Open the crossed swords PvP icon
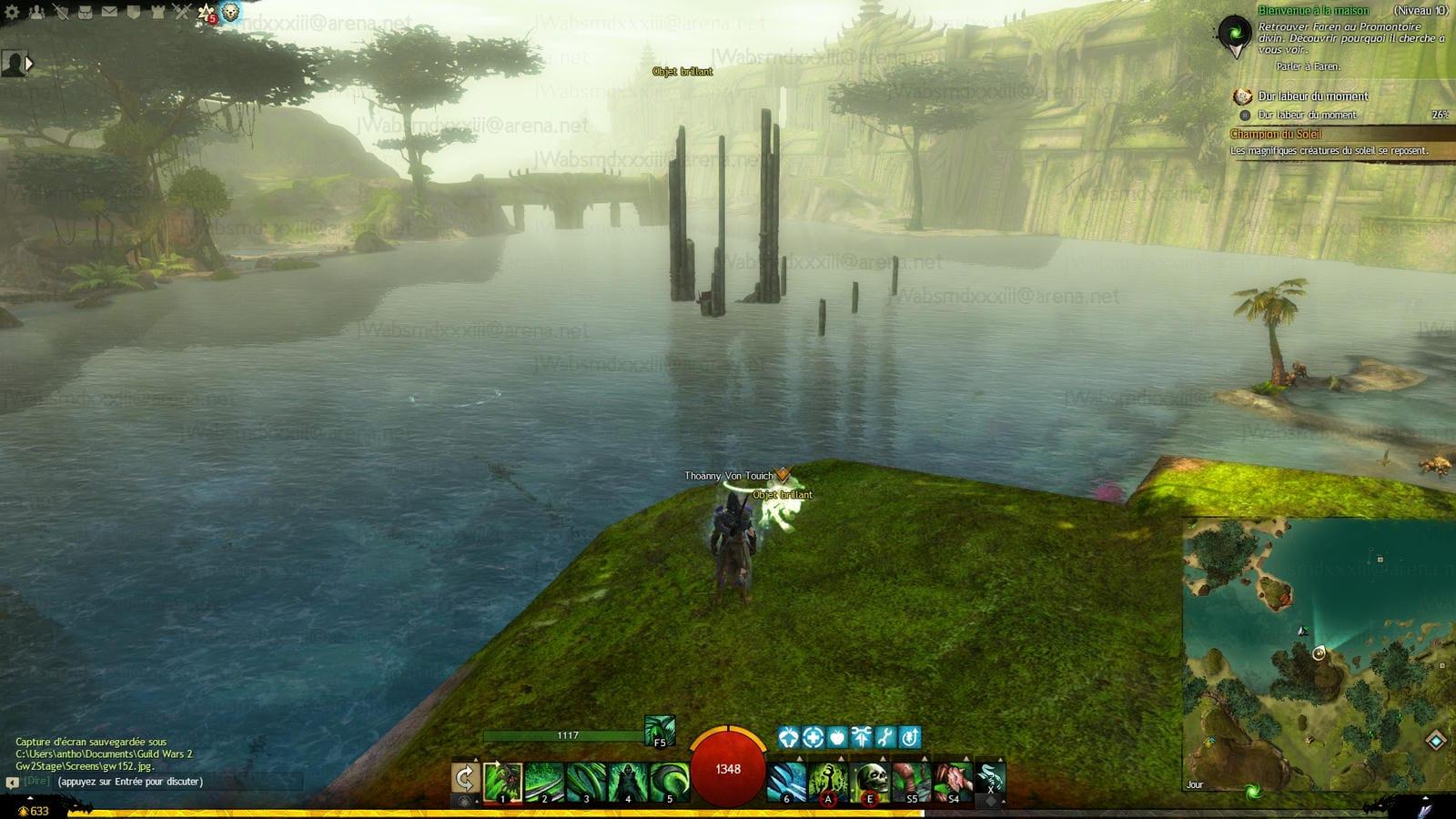1456x819 pixels. (x=181, y=12)
